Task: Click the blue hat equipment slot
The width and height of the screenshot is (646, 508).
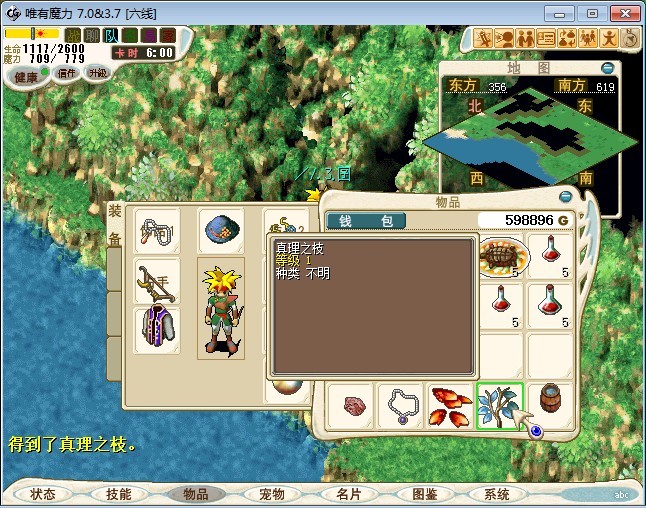Action: tap(220, 231)
